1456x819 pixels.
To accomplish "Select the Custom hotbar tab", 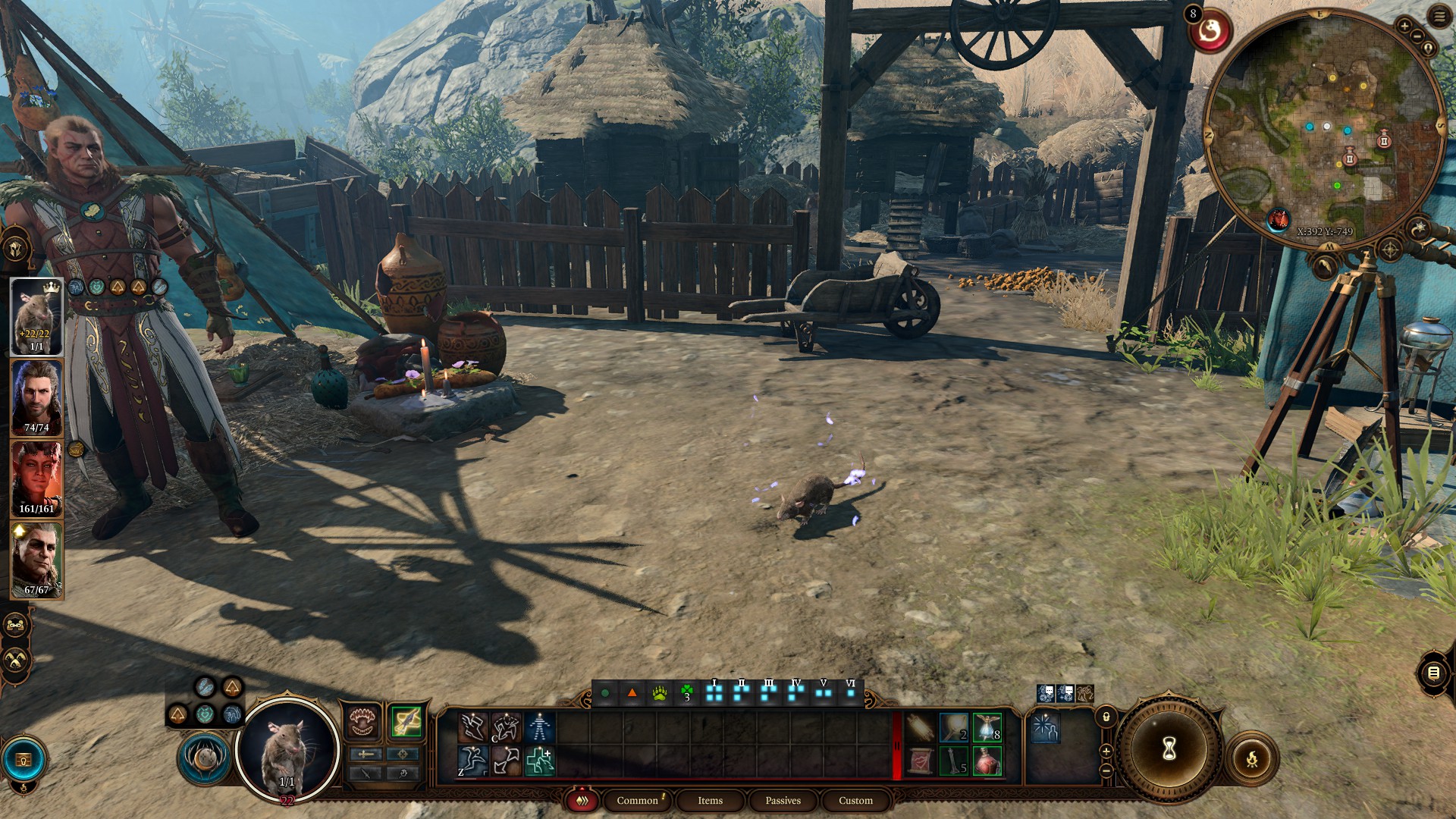I will 855,801.
